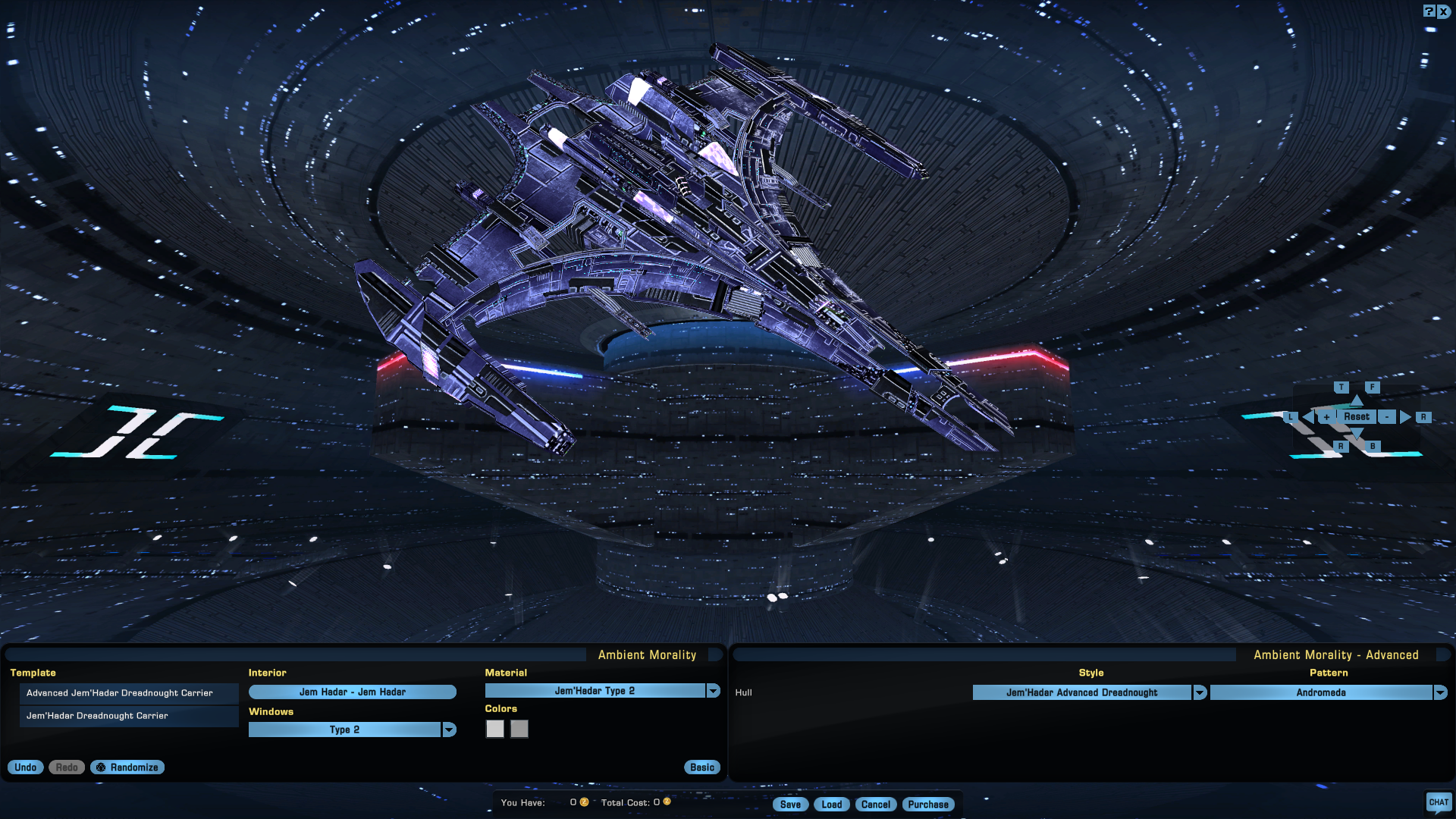Zoom in with the plus camera button
The image size is (1456, 819).
[x=1326, y=417]
